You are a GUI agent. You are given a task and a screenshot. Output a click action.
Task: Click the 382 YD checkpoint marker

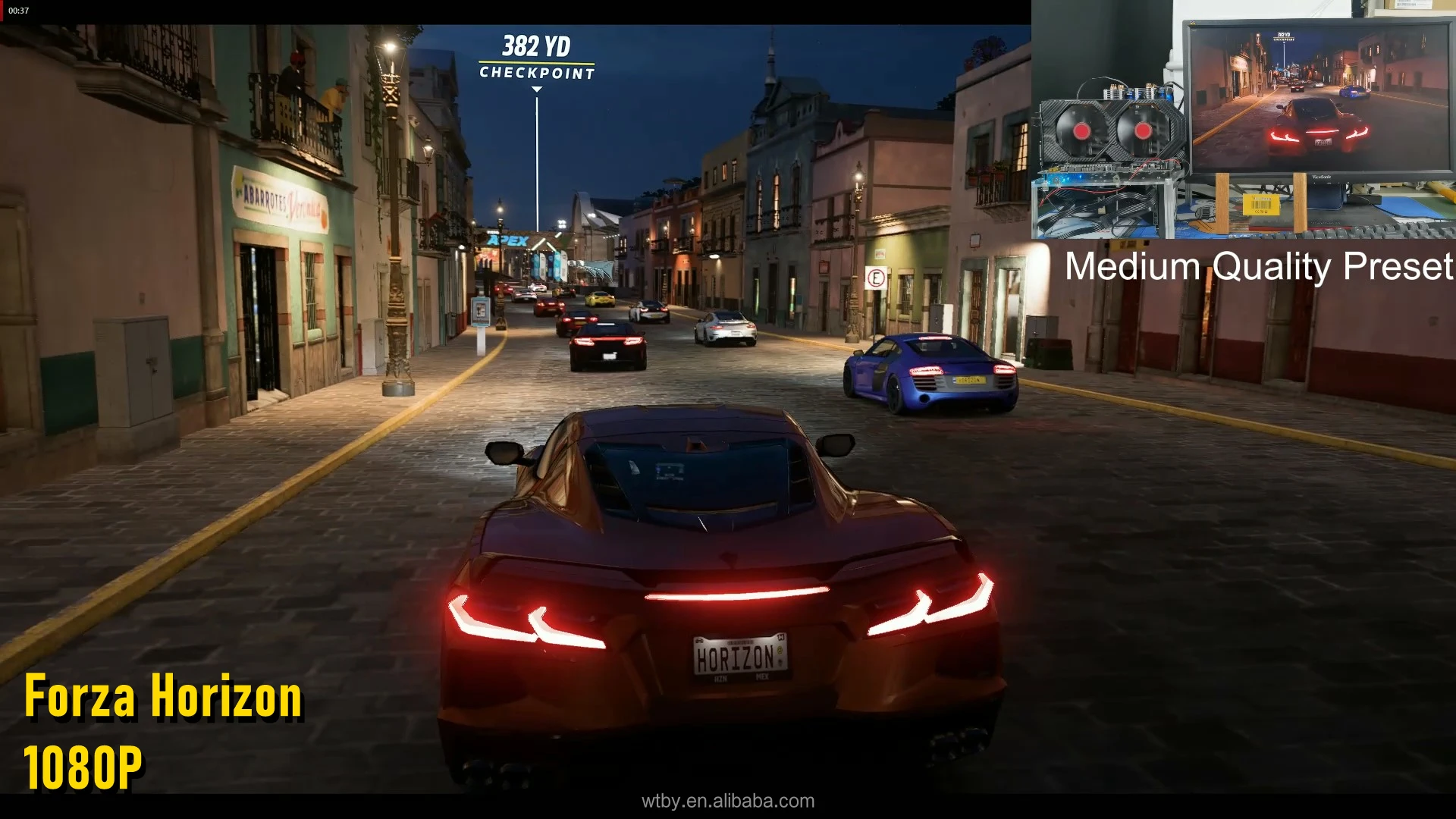(x=536, y=58)
